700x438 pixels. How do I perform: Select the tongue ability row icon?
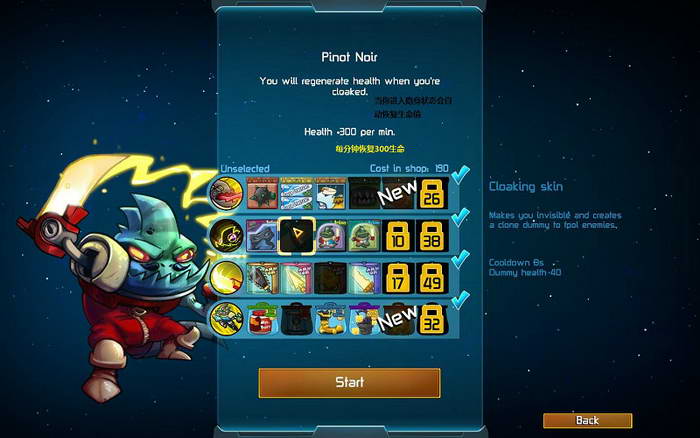tap(227, 192)
